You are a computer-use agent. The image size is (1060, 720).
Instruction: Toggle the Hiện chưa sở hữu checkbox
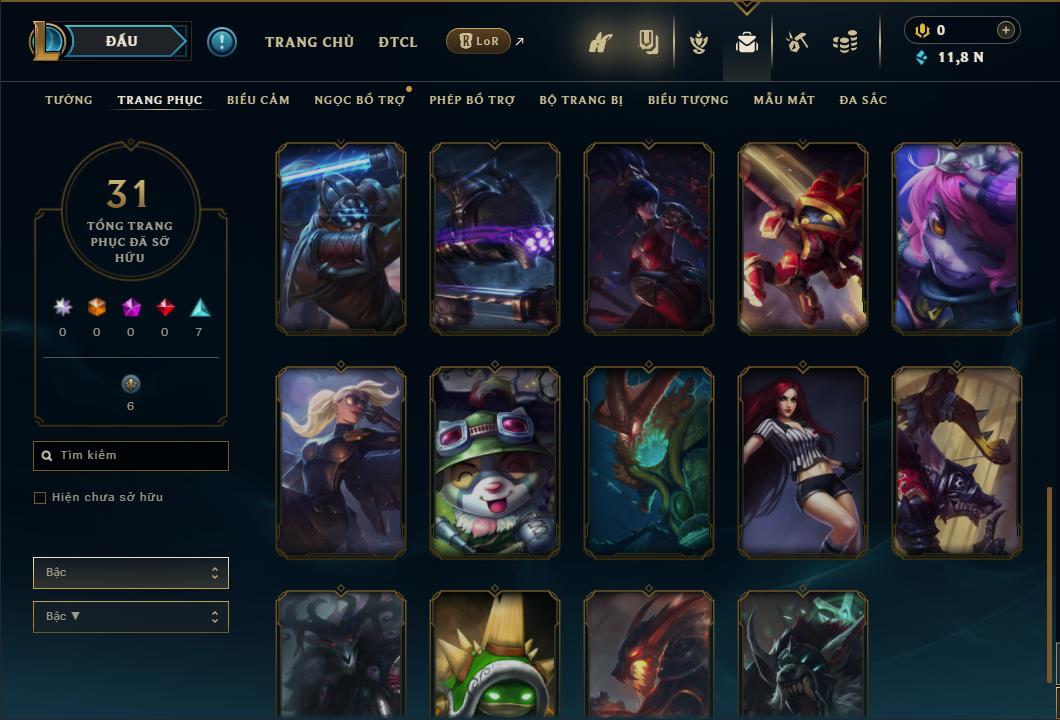pyautogui.click(x=40, y=498)
